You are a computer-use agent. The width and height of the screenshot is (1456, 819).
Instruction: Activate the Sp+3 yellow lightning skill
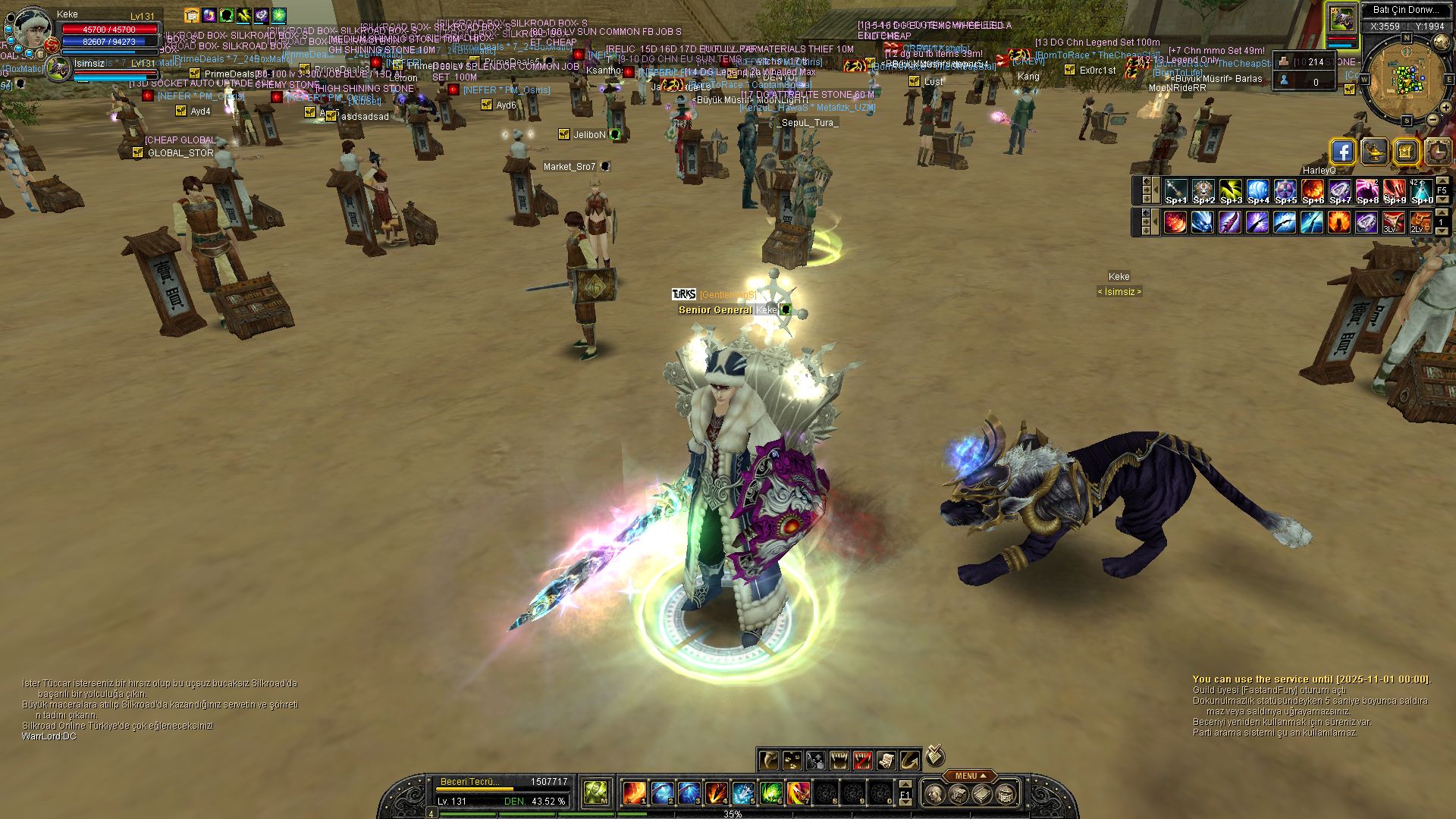click(1230, 191)
